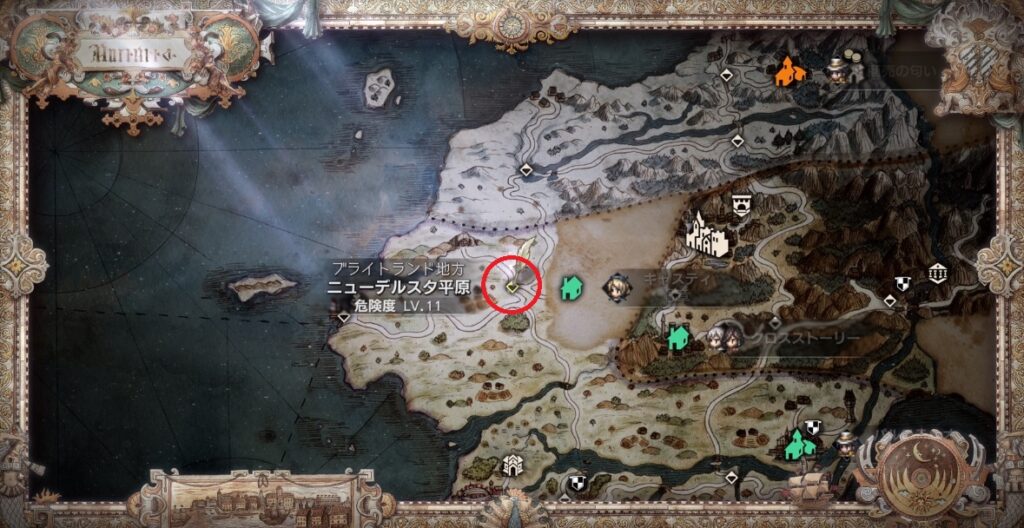The image size is (1024, 528).
Task: Click the shield crest icon above the white castle
Action: click(x=741, y=204)
